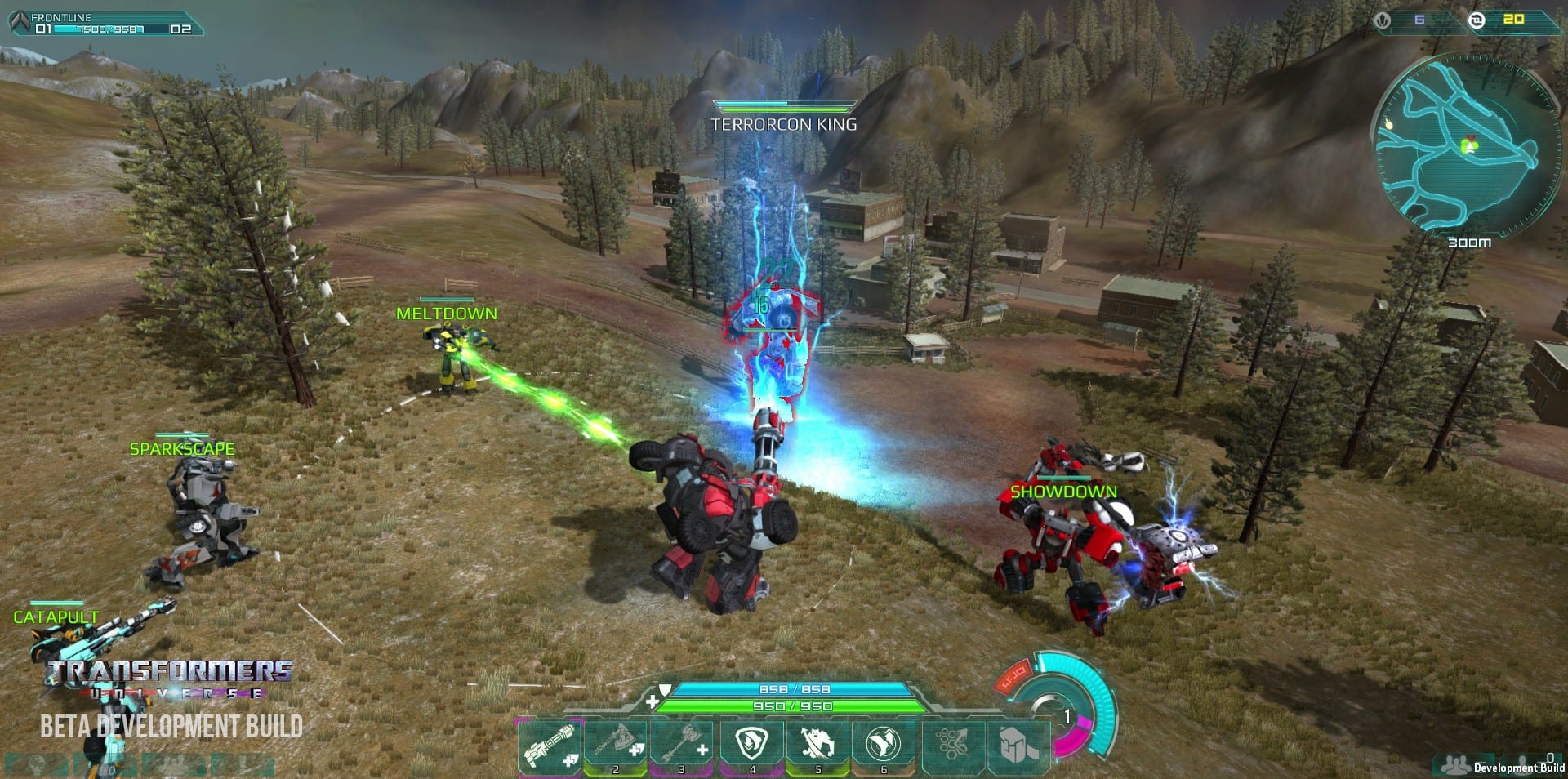Open the social icon beside Development Build
Image resolution: width=1568 pixels, height=779 pixels.
(1454, 765)
